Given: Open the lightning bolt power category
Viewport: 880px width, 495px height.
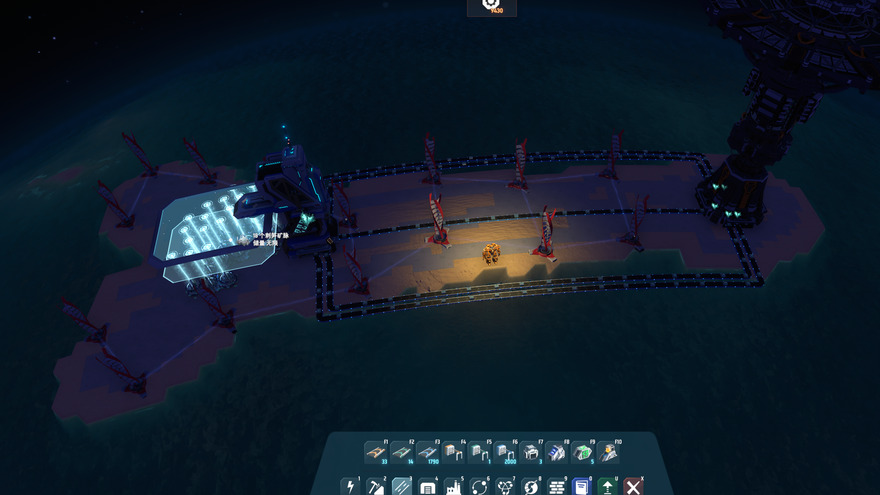Looking at the screenshot, I should (349, 486).
